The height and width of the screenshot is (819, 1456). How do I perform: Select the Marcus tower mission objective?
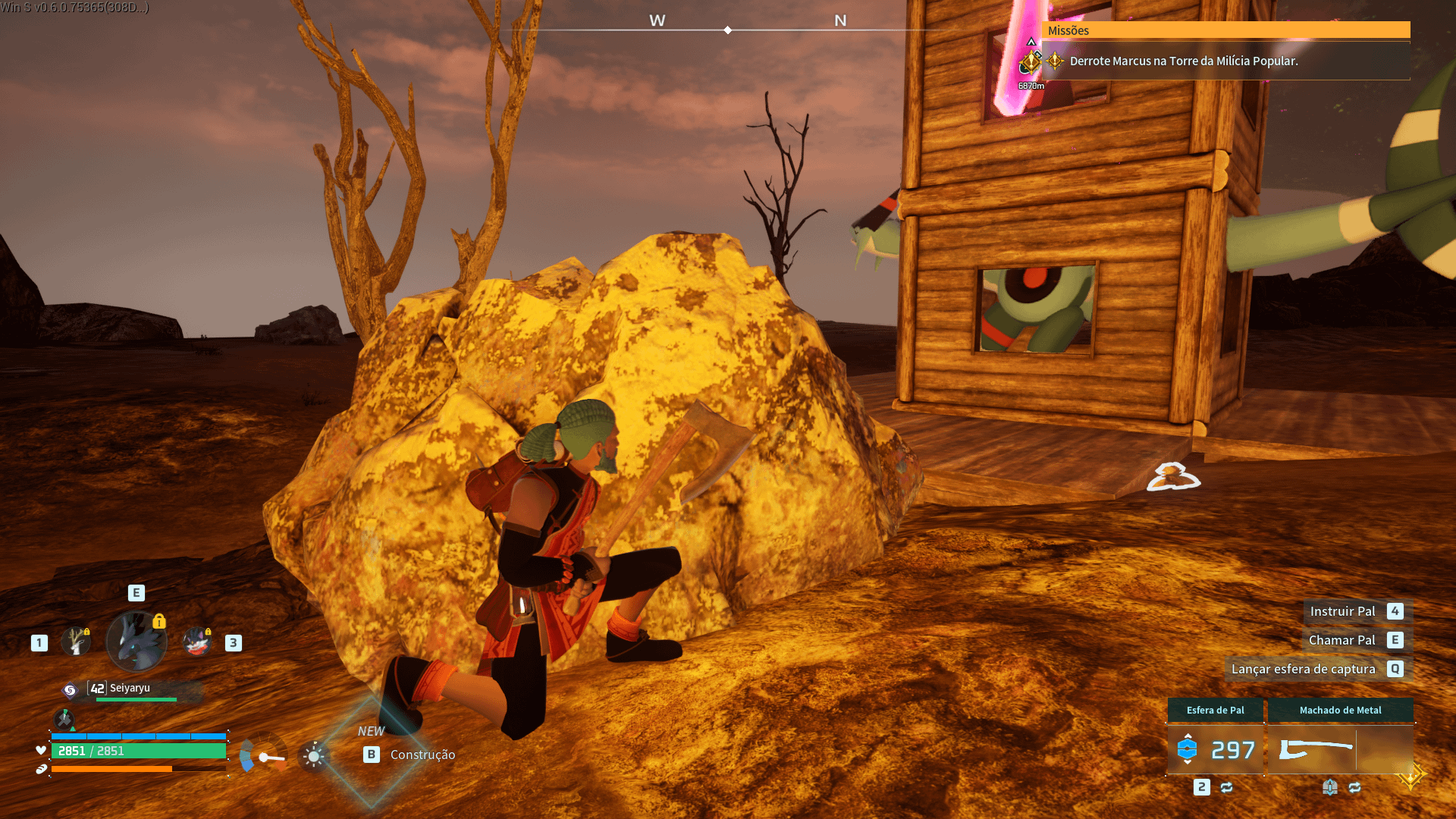tap(1183, 61)
